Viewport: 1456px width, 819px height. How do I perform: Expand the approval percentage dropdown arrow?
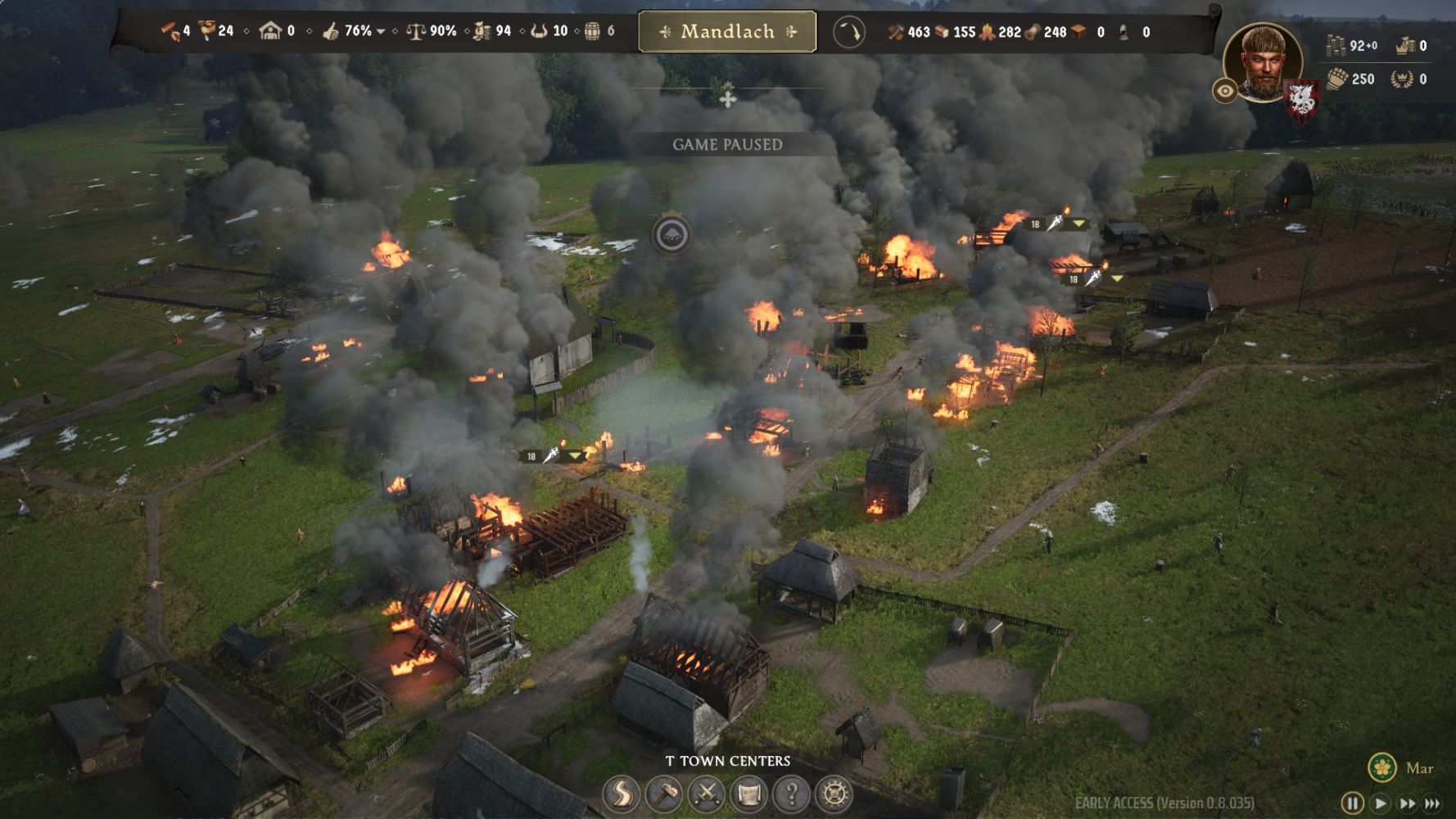381,32
